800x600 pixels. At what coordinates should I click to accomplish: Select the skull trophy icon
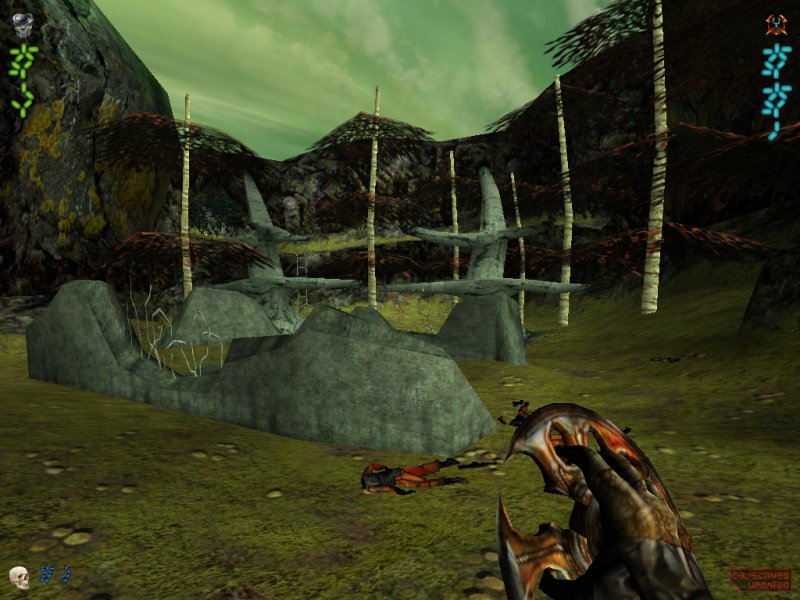pos(19,577)
